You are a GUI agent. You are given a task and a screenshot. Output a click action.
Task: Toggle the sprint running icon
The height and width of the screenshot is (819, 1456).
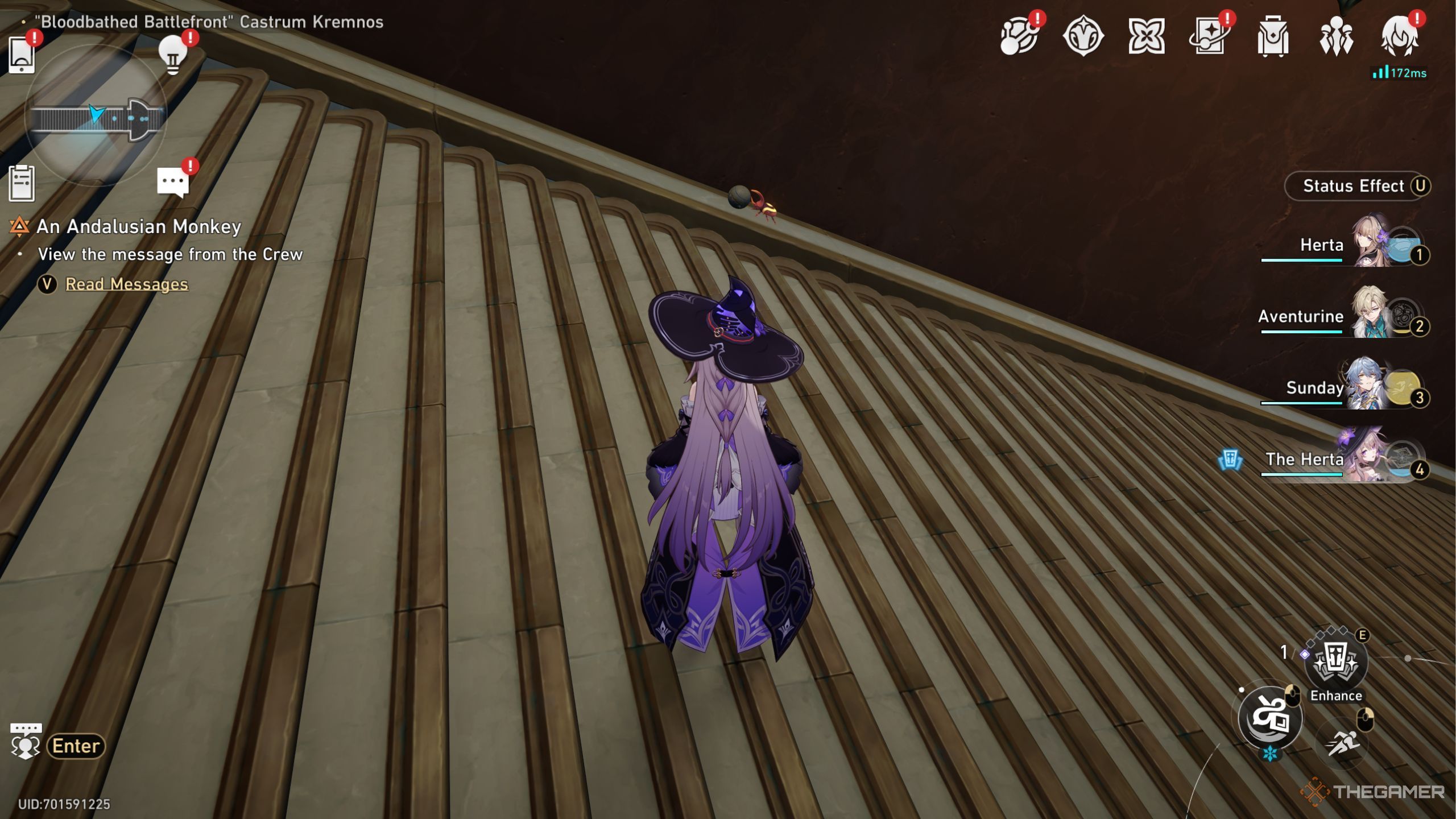click(x=1342, y=743)
